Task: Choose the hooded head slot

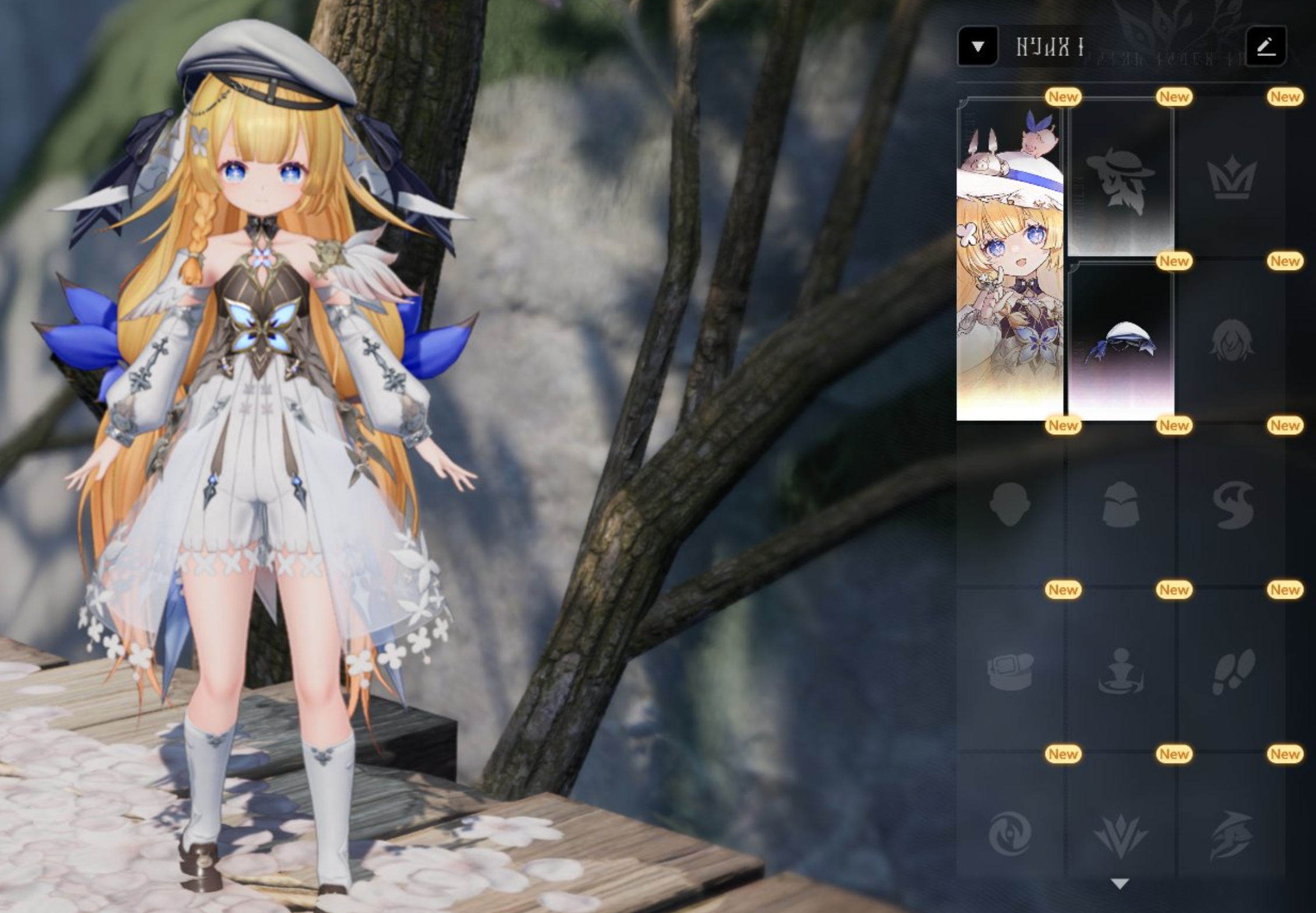Action: [1120, 505]
